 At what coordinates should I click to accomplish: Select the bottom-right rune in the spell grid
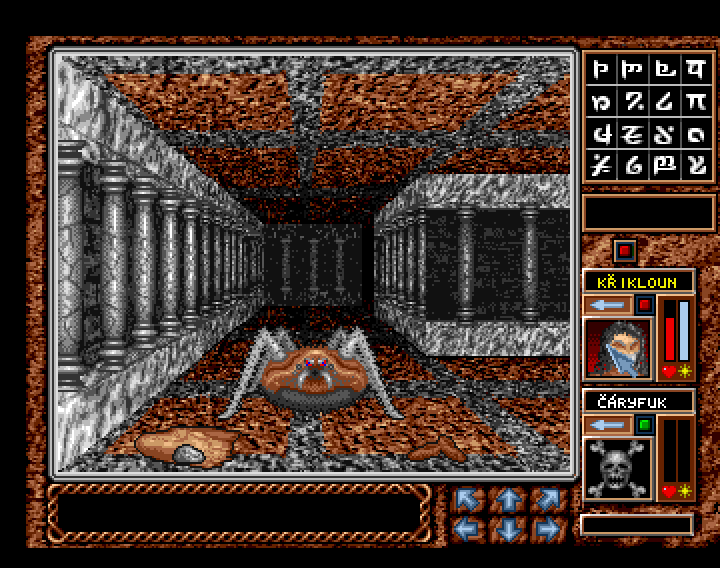694,165
